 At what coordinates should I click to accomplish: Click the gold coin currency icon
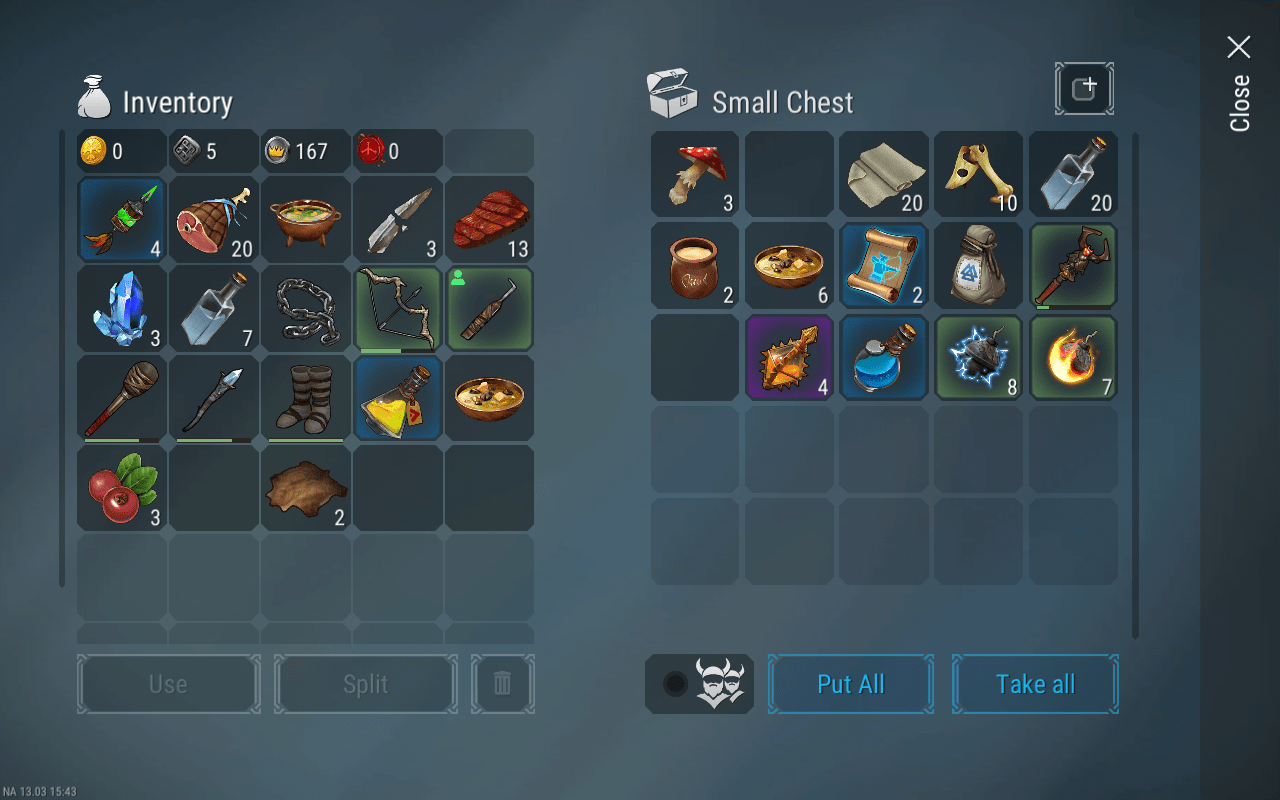pos(93,150)
